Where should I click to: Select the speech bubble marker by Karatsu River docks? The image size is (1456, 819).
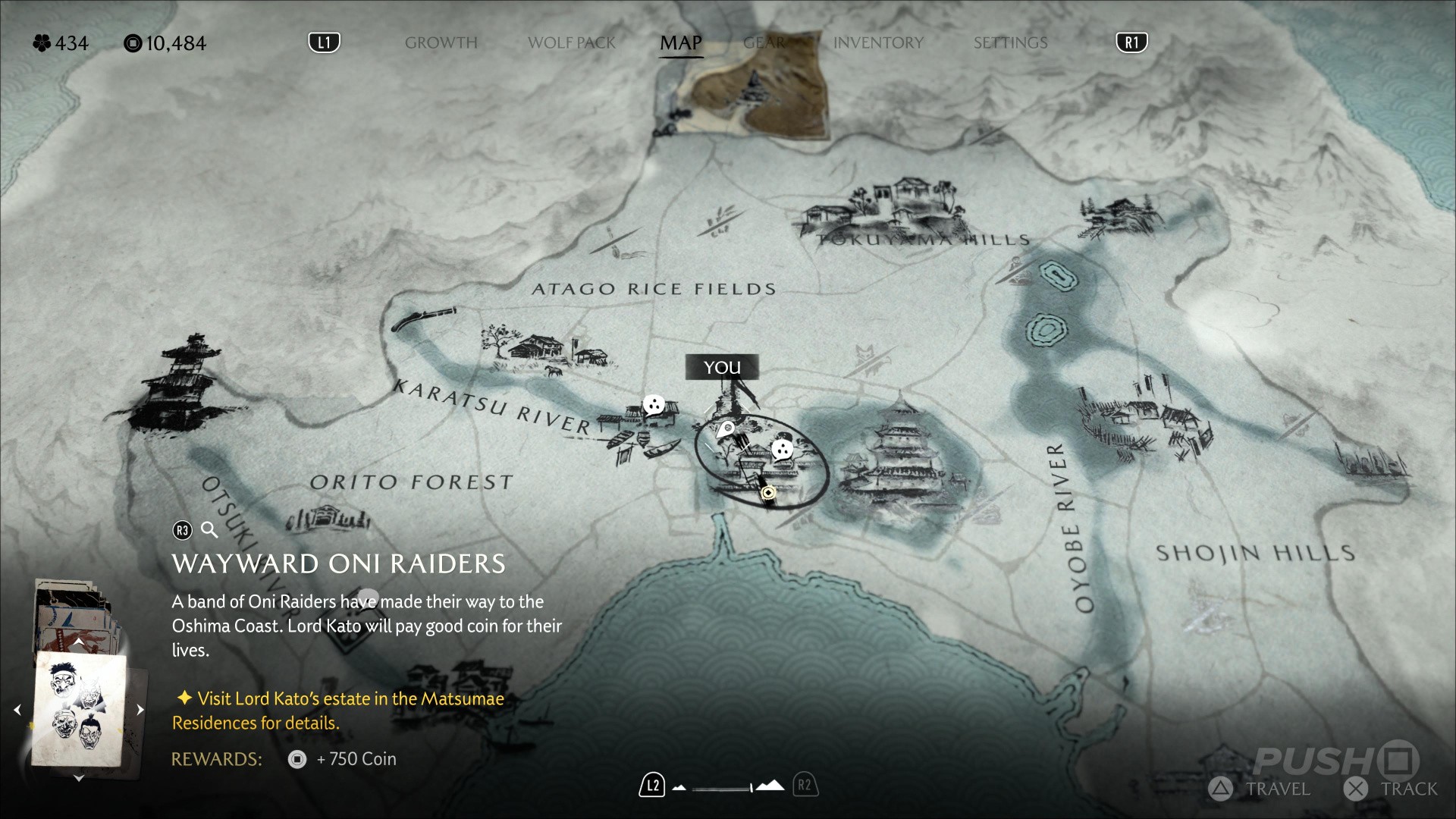654,405
